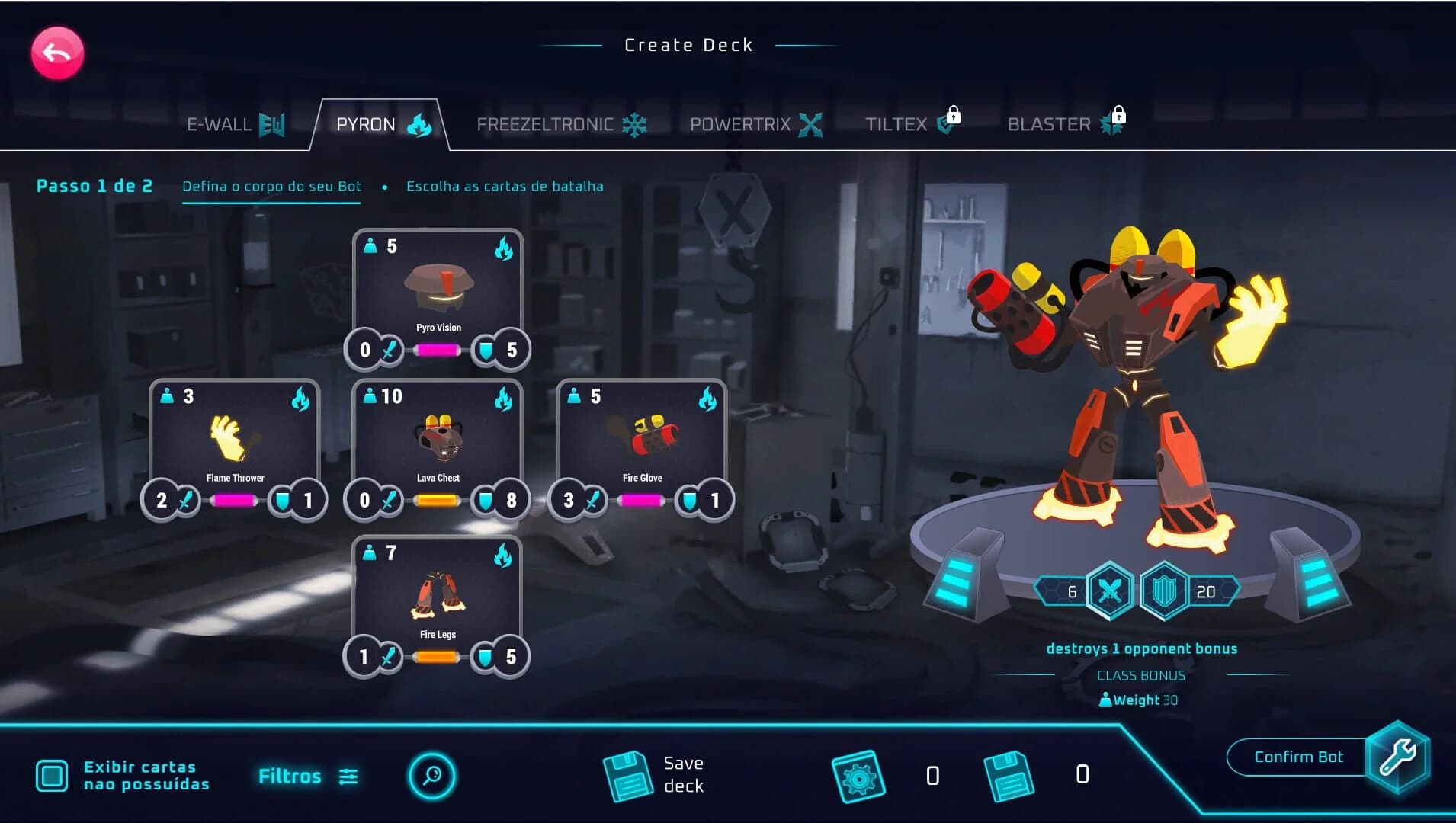Expand 'Escolha as cartas de batalha' step
1456x823 pixels.
(505, 185)
